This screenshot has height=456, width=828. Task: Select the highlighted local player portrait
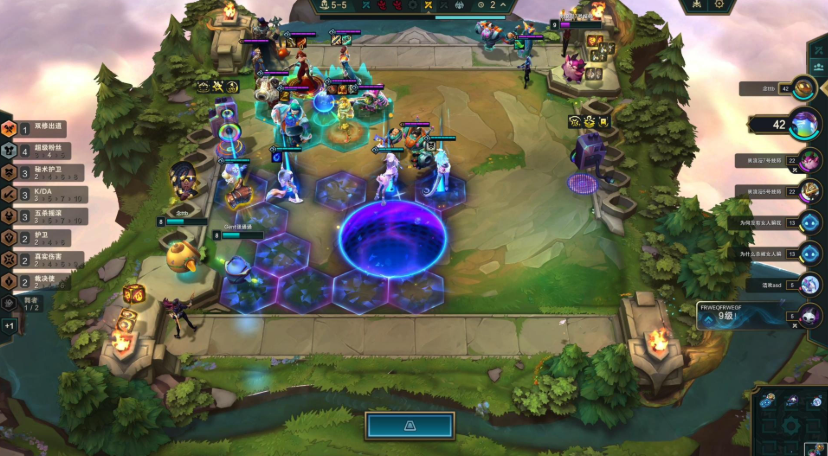point(804,125)
